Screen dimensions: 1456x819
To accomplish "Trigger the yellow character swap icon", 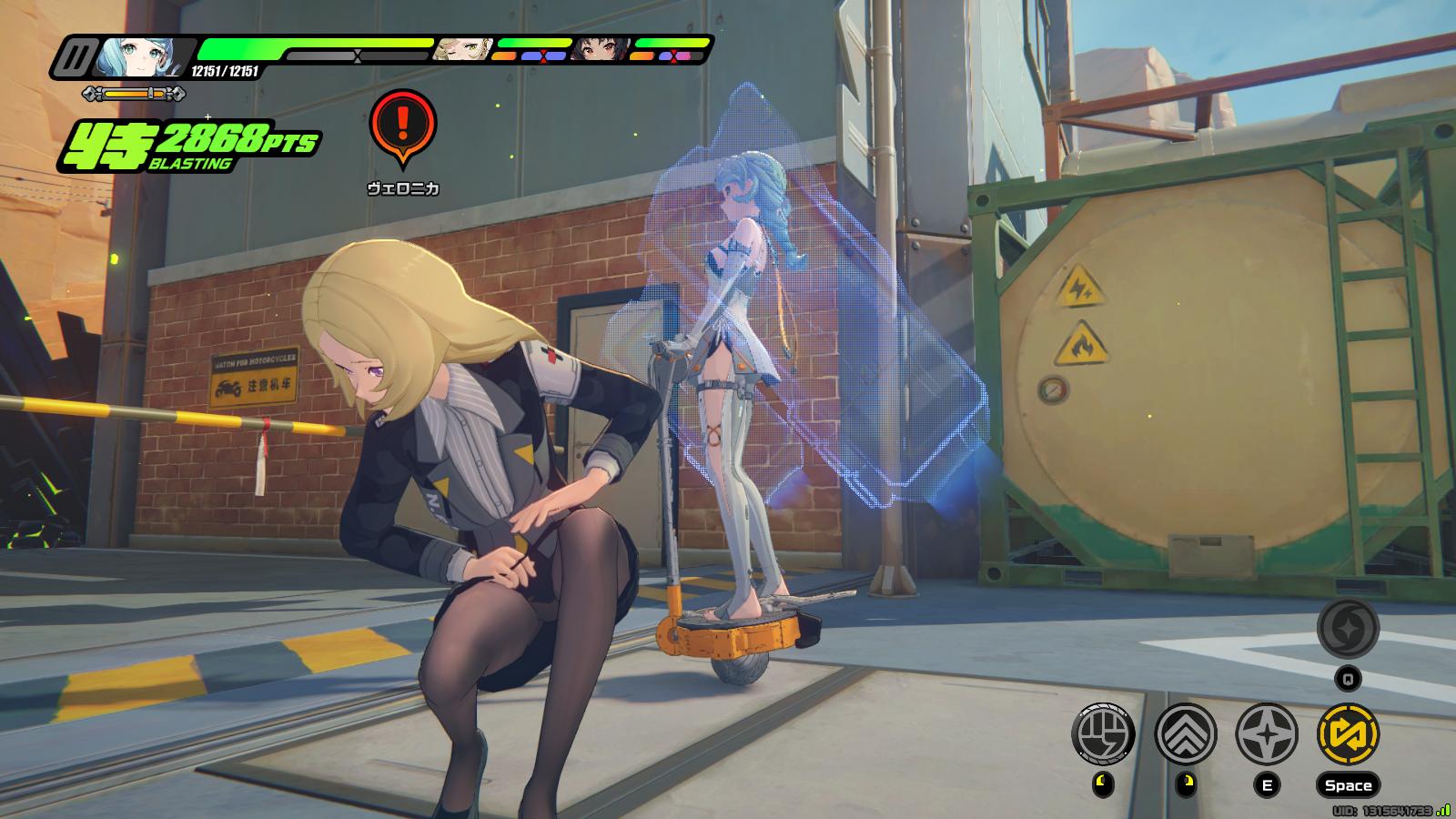I will point(1348,733).
